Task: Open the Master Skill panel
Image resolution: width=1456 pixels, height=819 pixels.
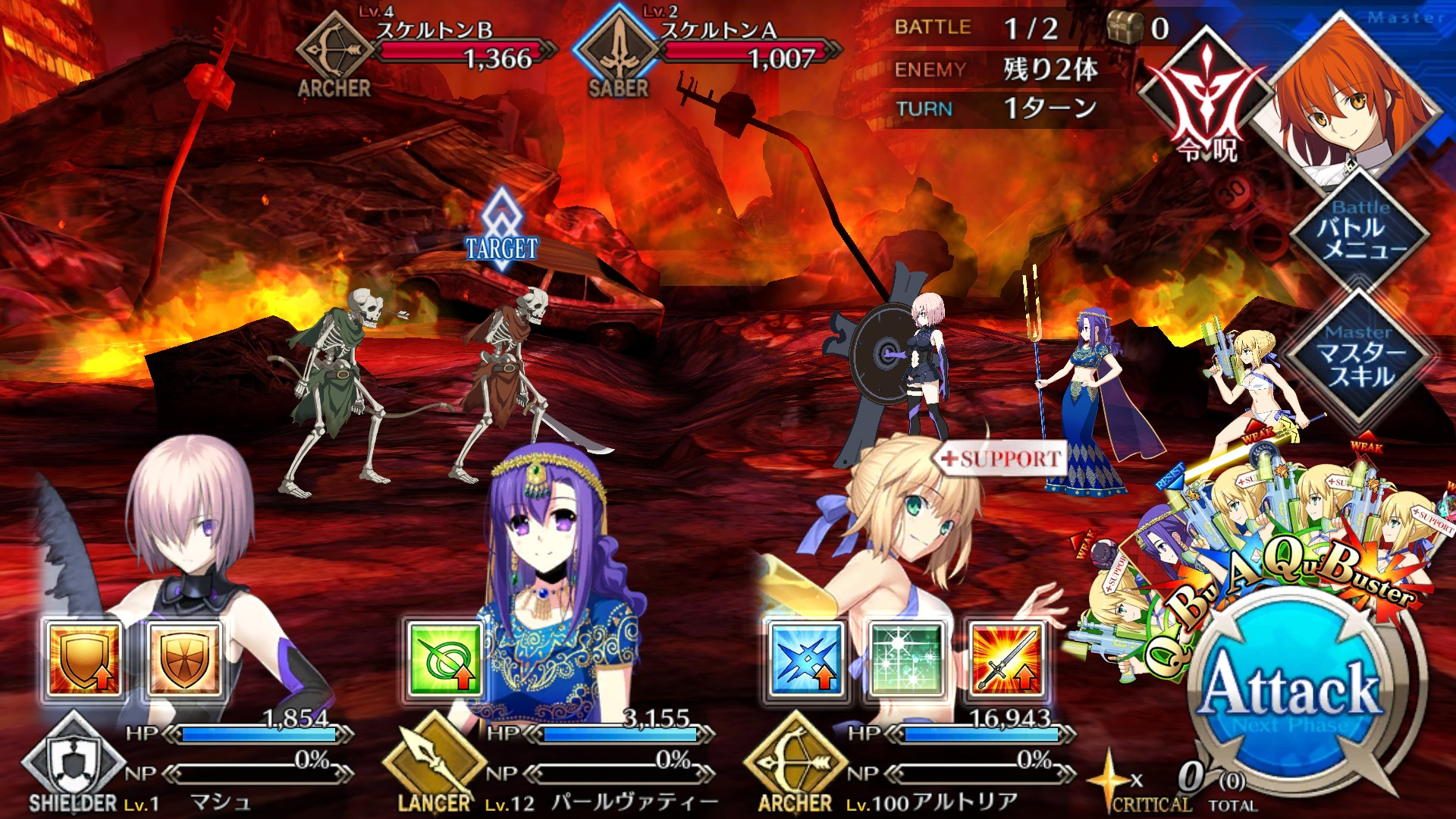Action: [1360, 358]
